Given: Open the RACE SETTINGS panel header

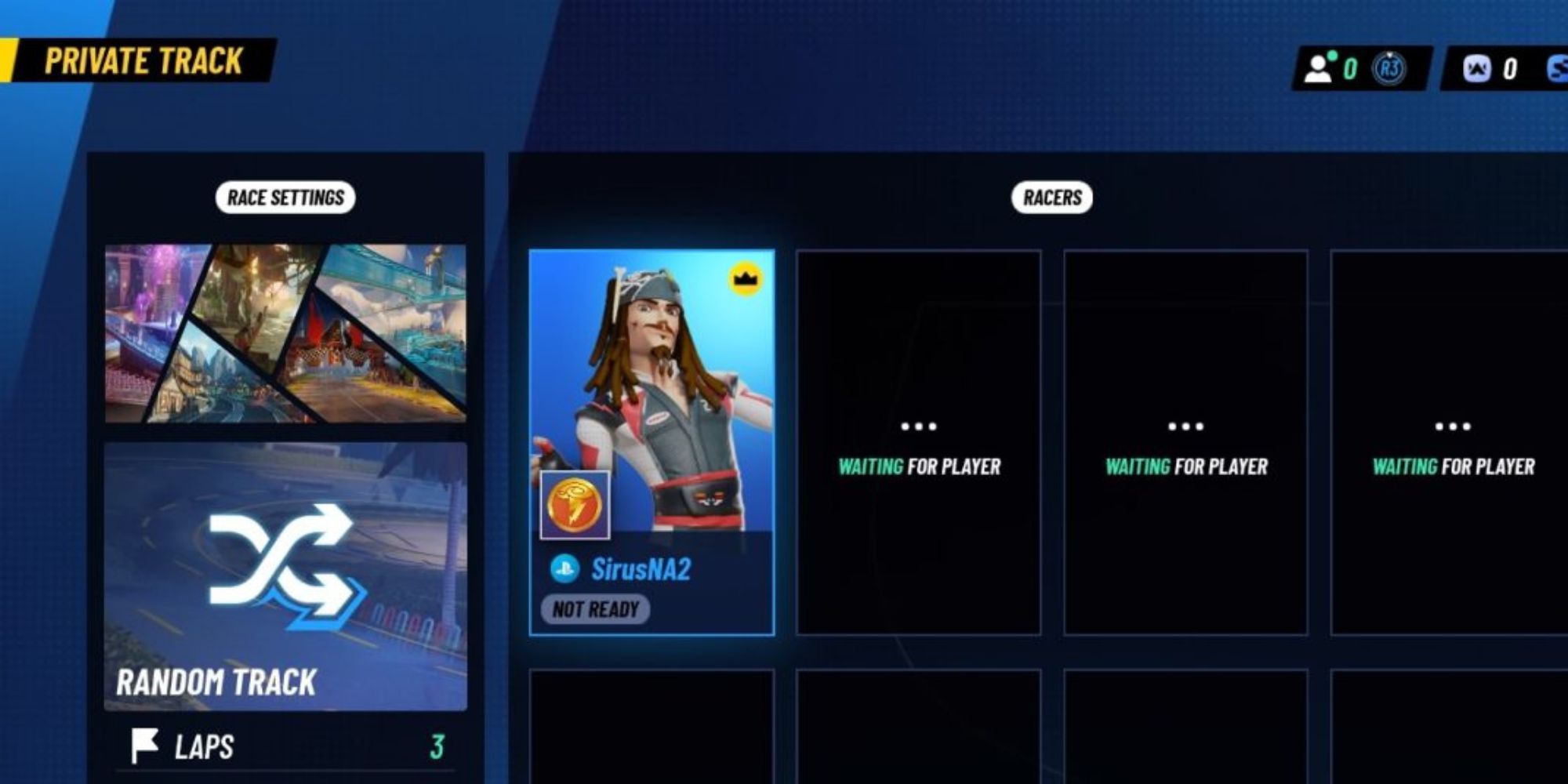Looking at the screenshot, I should coord(285,197).
